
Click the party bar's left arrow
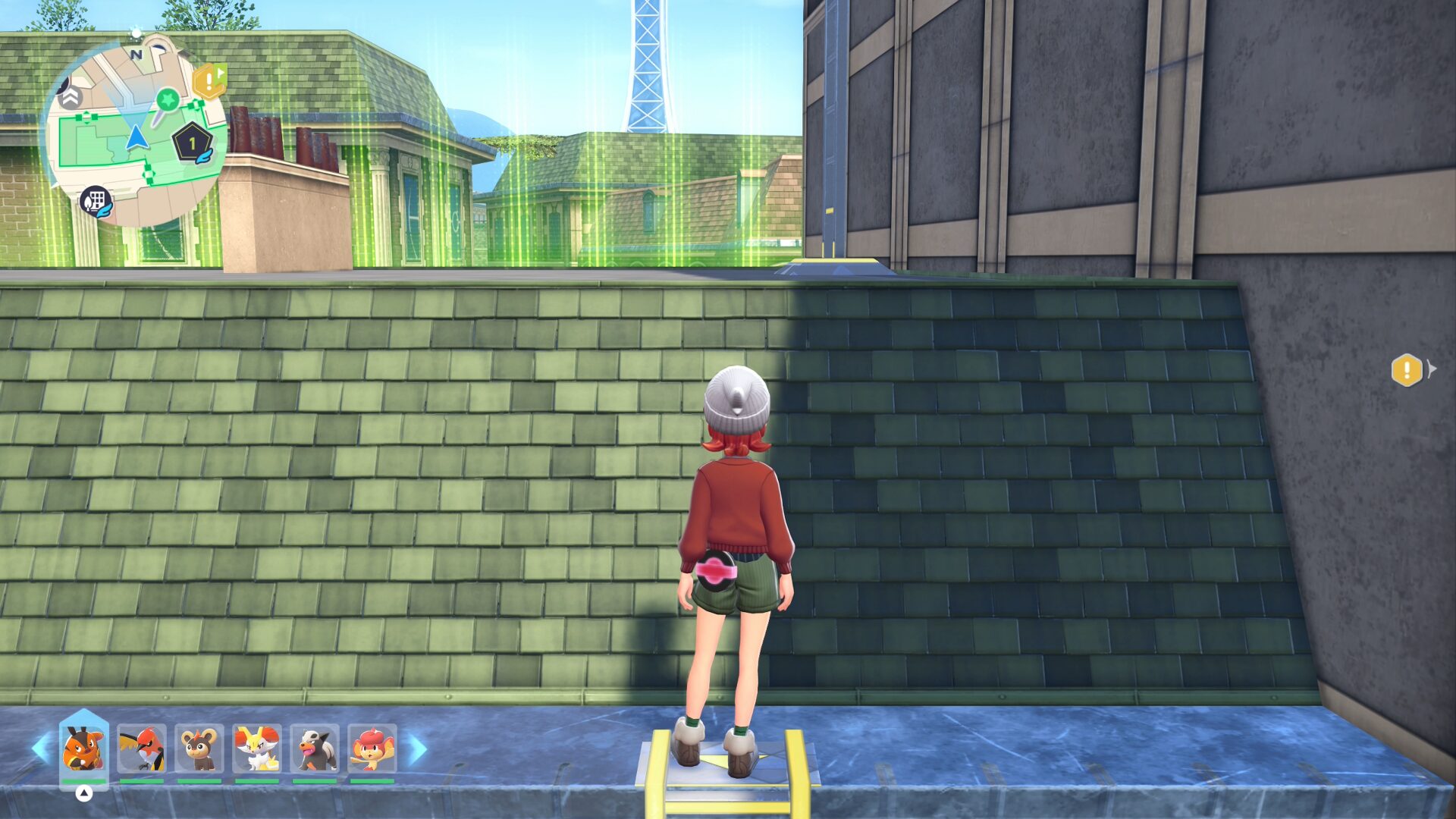pos(40,748)
